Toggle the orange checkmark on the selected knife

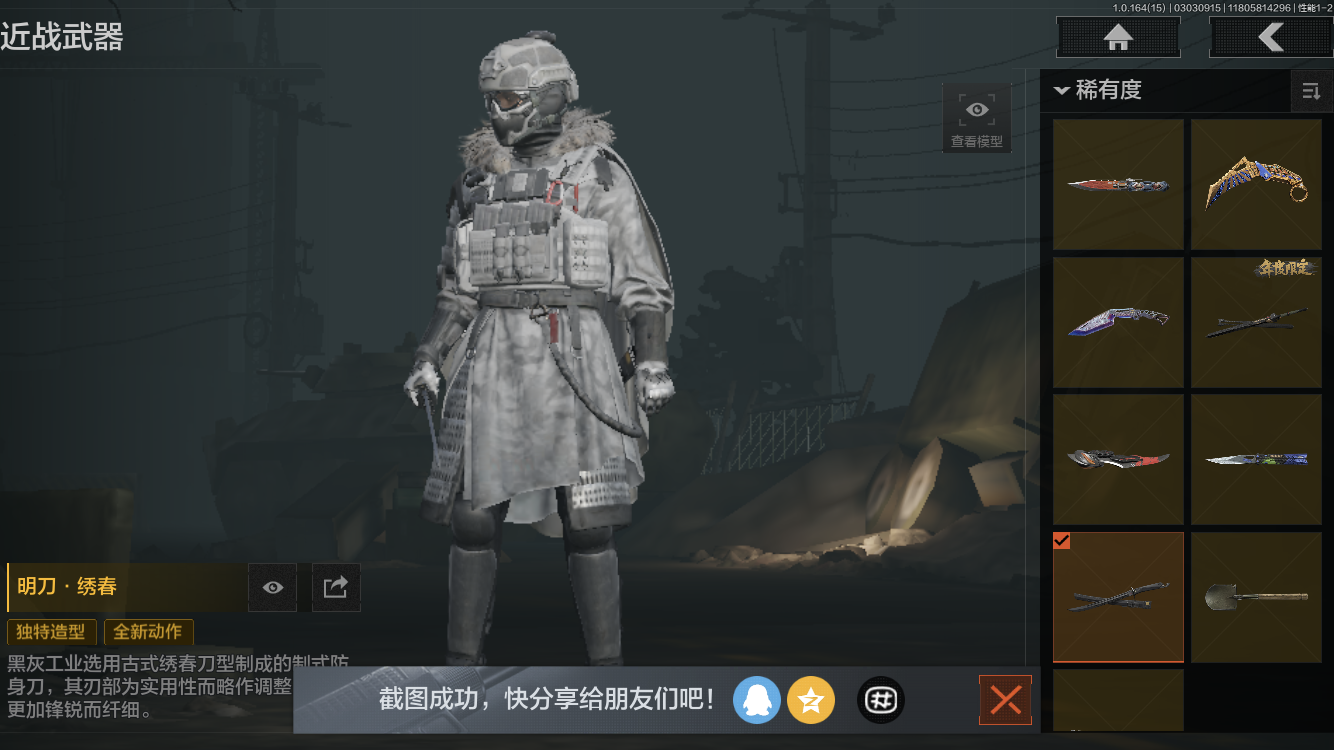point(1062,541)
